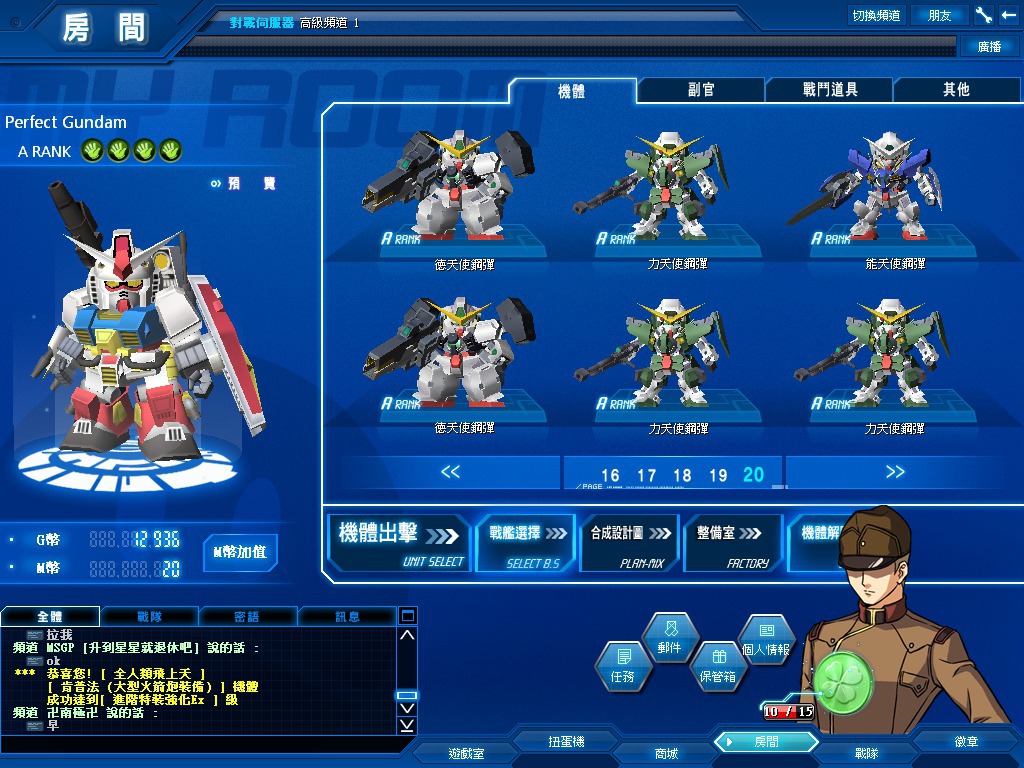Go to the next page of units
Screen dimensions: 1024x768
pos(894,472)
